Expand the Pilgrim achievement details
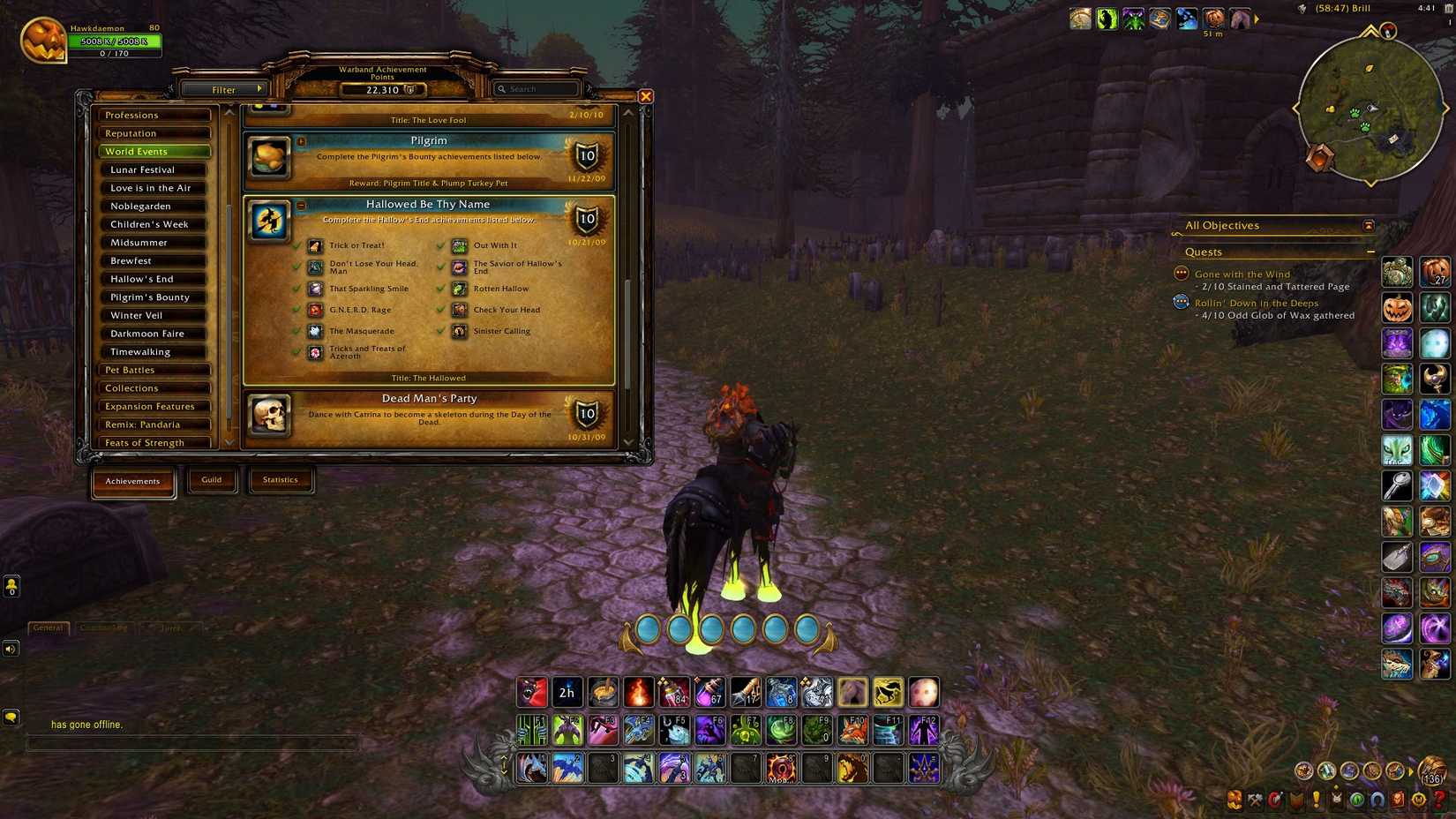Image resolution: width=1456 pixels, height=819 pixels. click(x=301, y=141)
